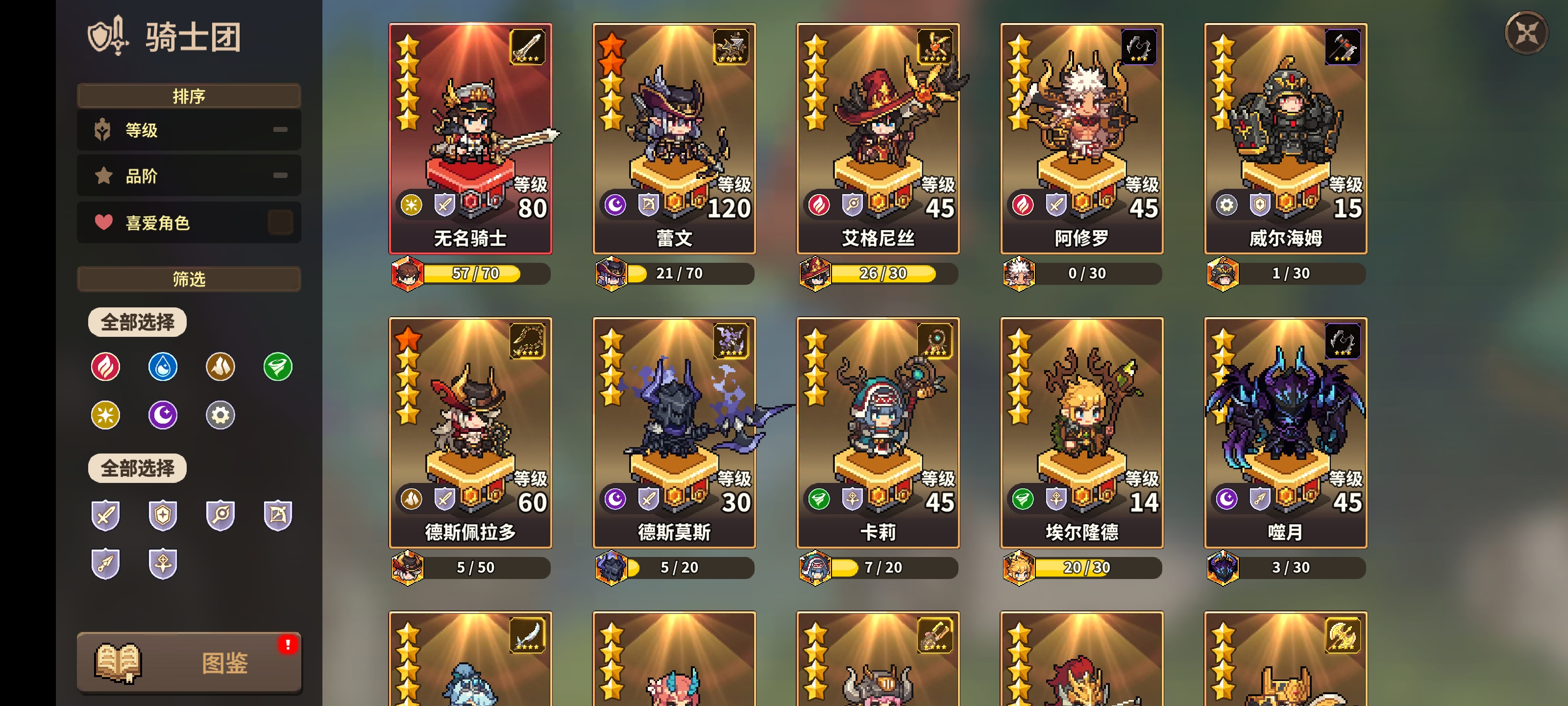Enable the 喜爱角色 favorite checkbox
Viewport: 1568px width, 706px height.
pos(281,222)
